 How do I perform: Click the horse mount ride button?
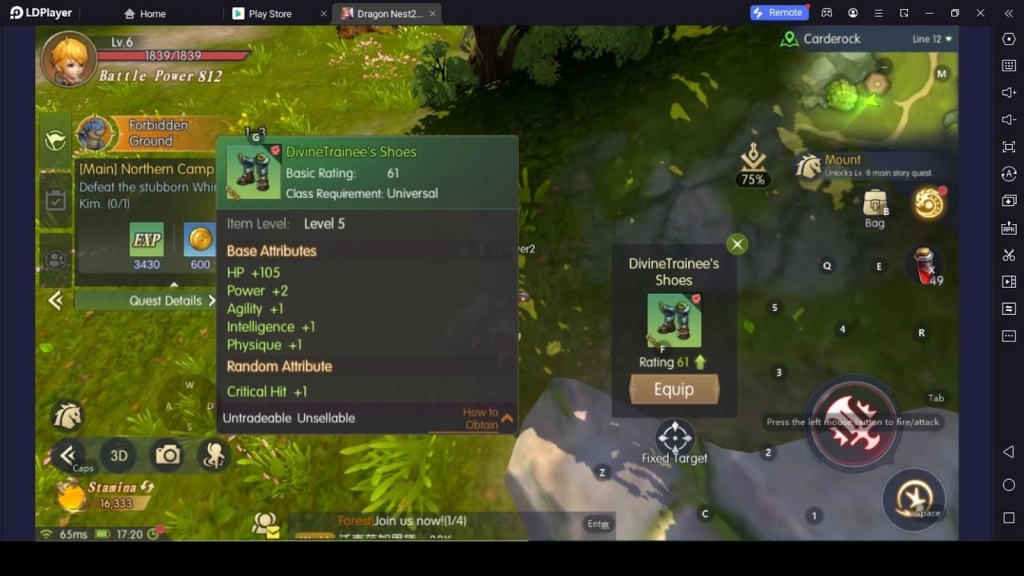click(67, 415)
